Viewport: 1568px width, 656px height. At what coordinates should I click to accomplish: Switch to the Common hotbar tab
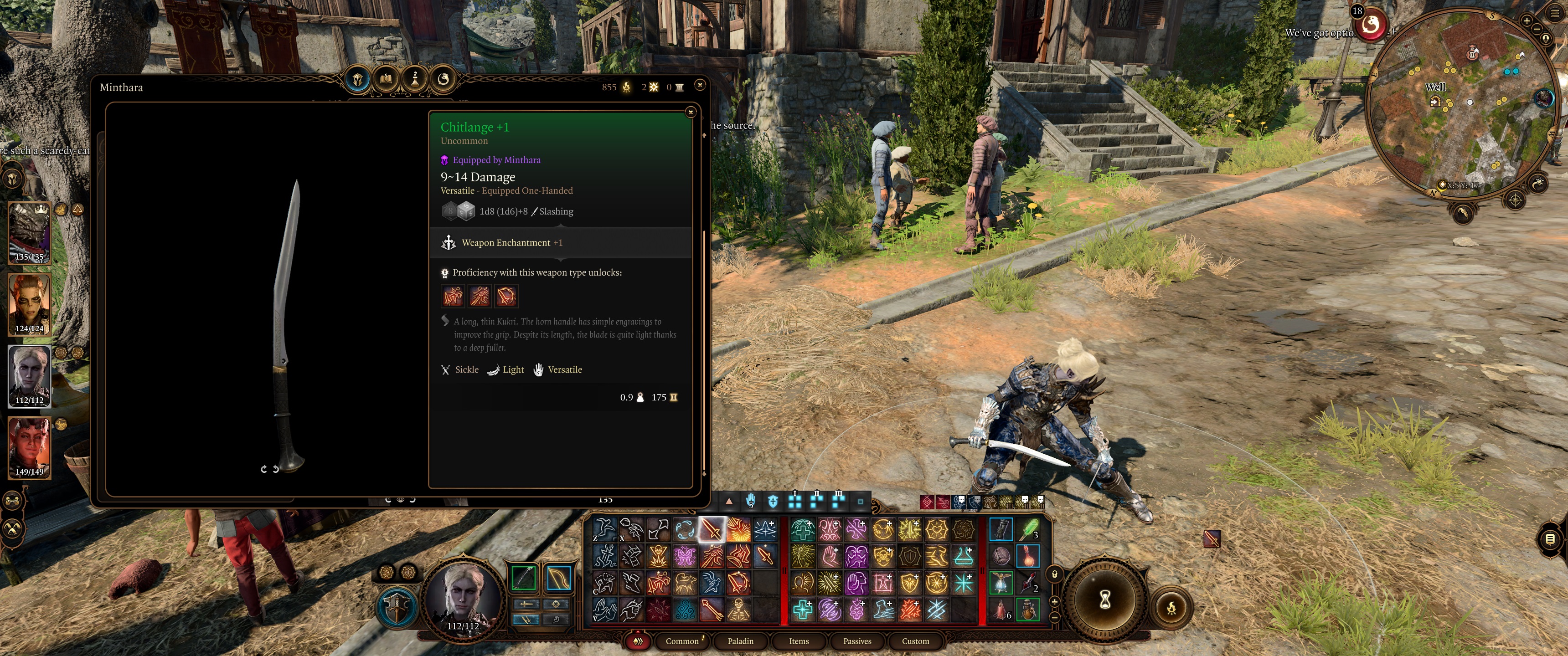[x=682, y=641]
